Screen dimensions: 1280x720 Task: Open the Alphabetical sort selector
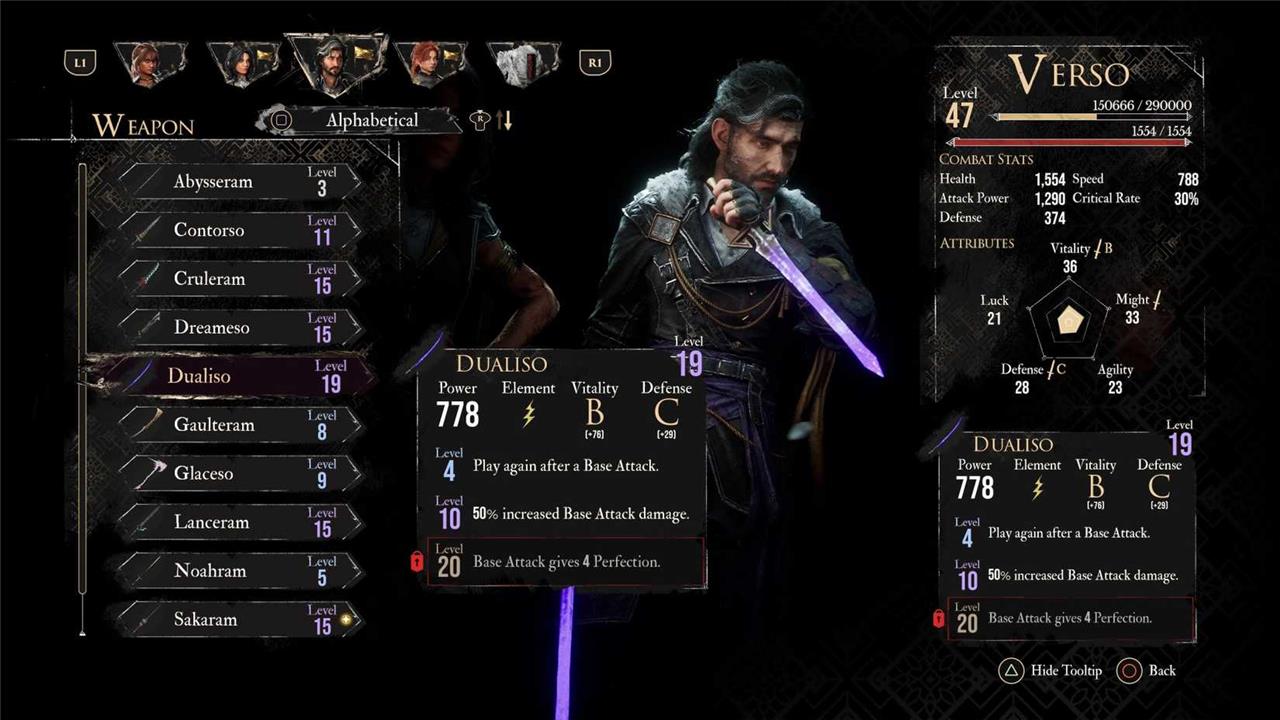pyautogui.click(x=362, y=120)
